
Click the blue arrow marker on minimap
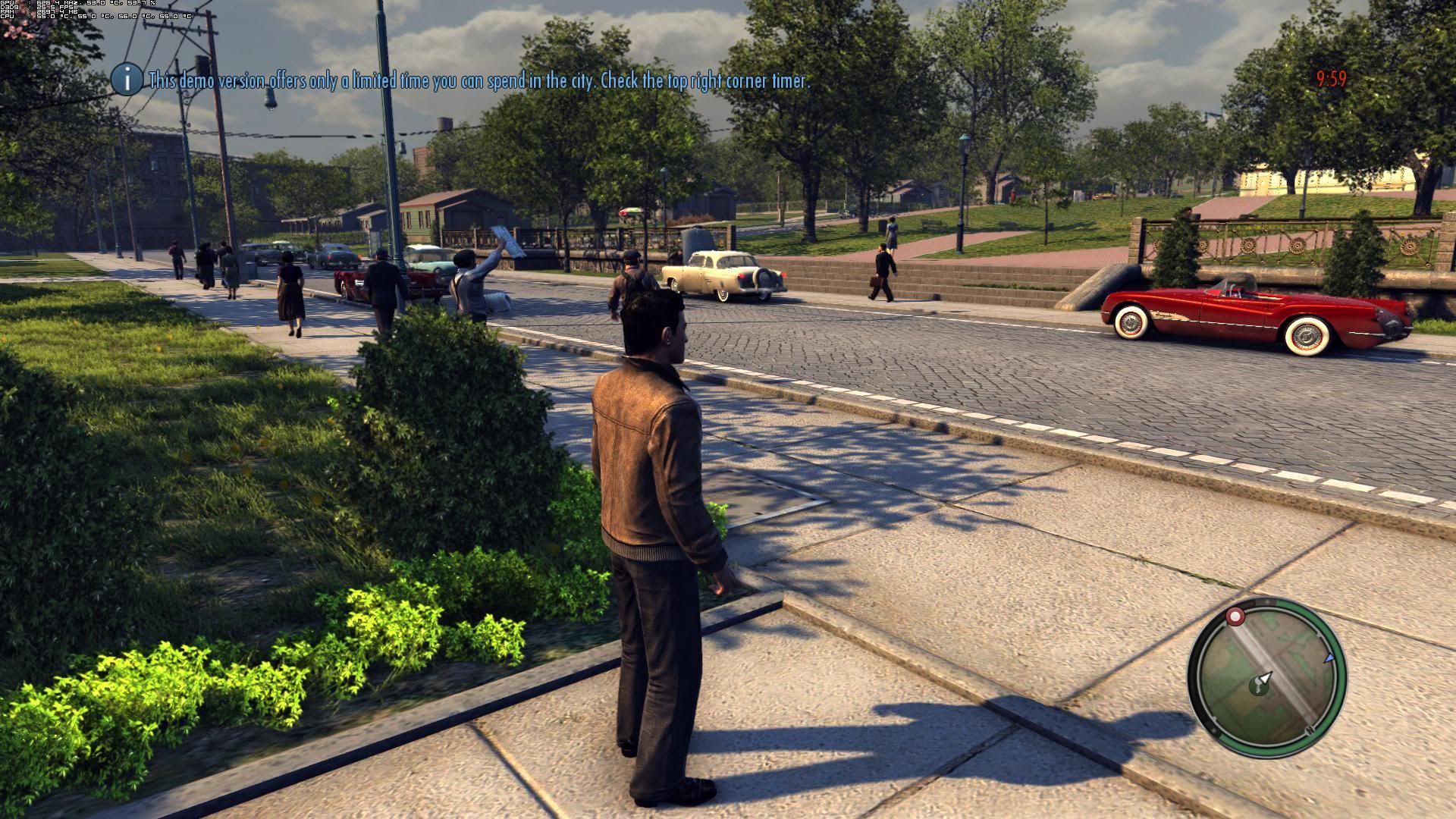click(1329, 658)
